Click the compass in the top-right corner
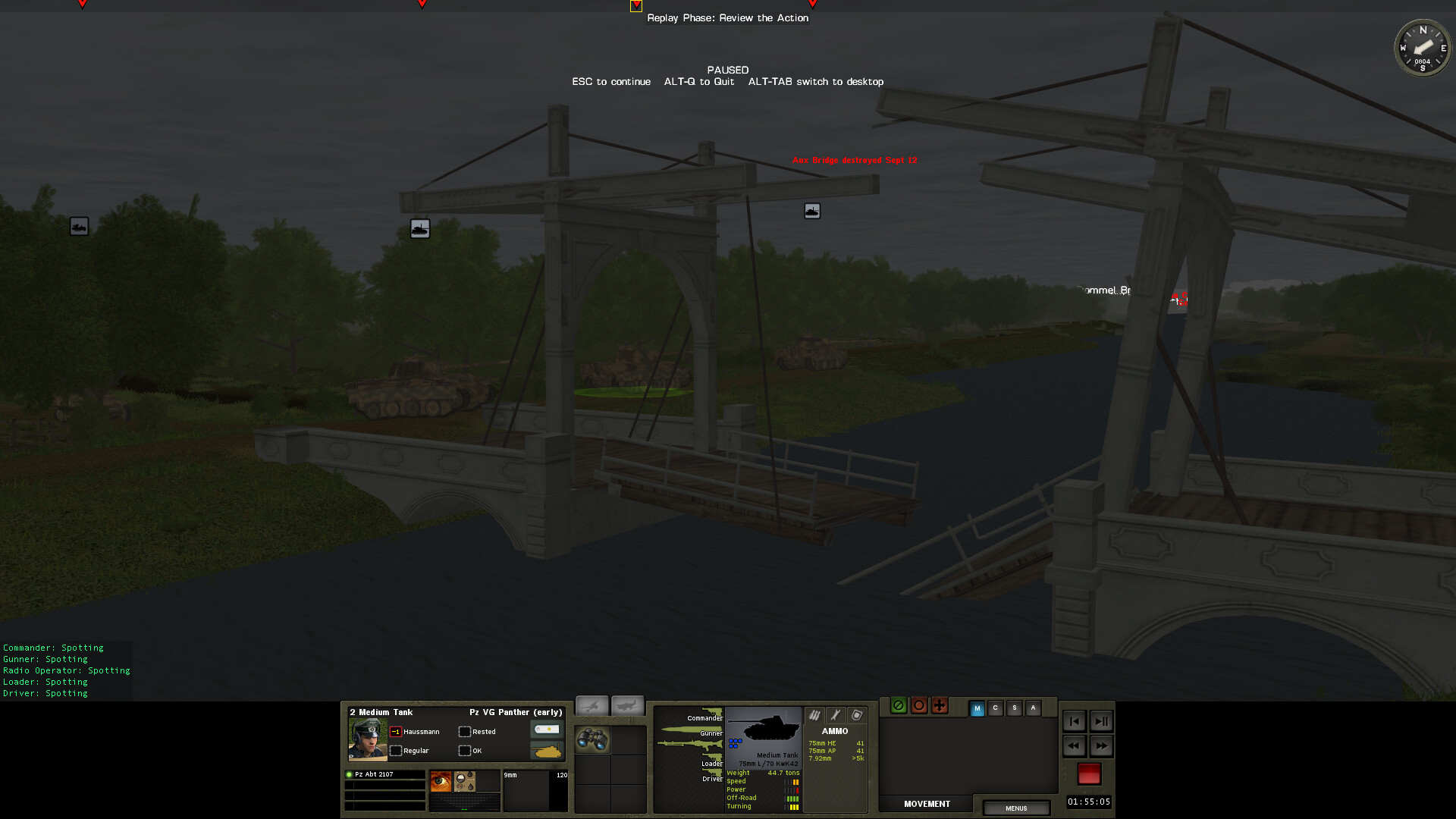The image size is (1456, 819). [1423, 47]
